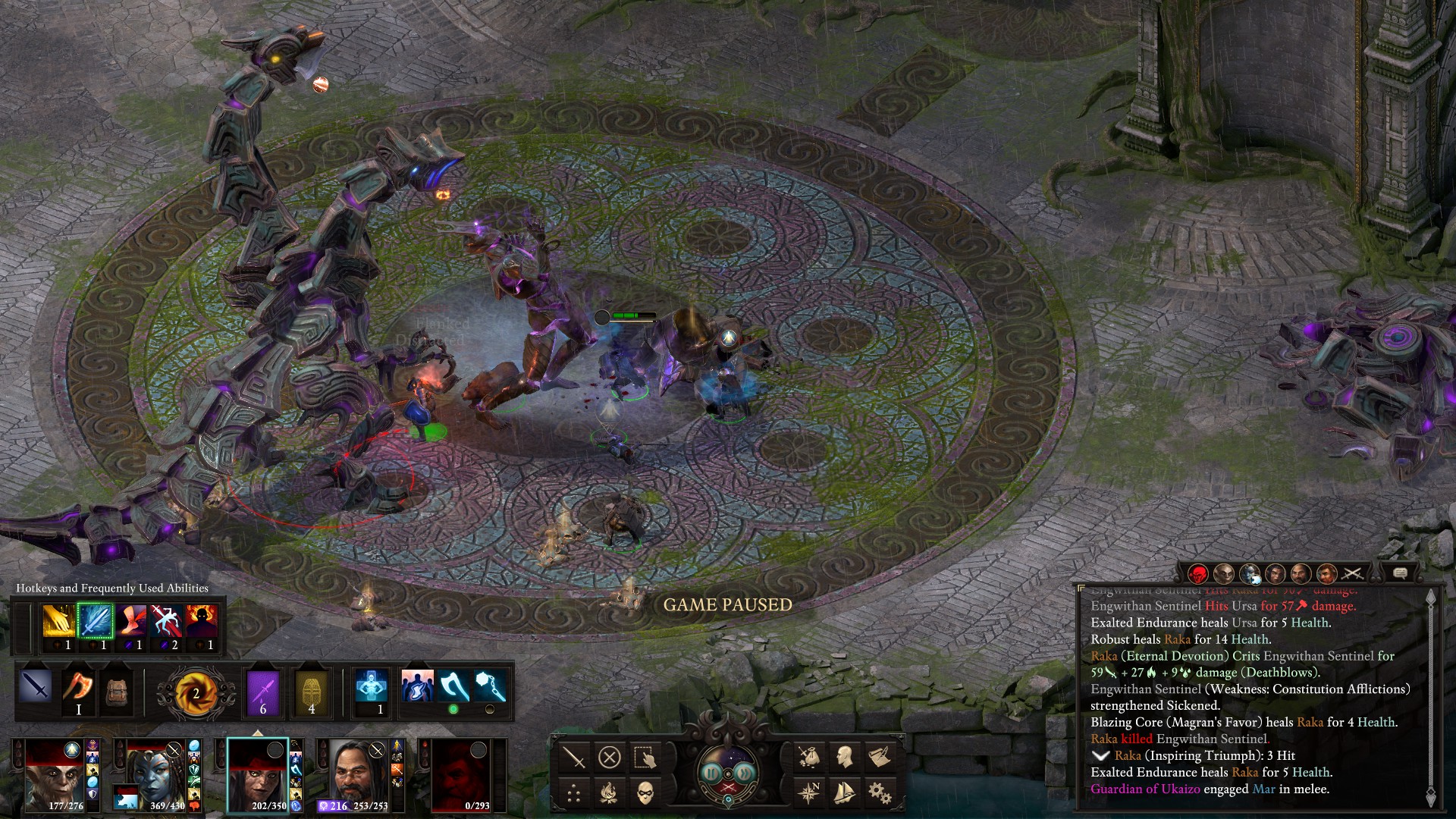The width and height of the screenshot is (1456, 819).
Task: Toggle the flail and chain modal ability
Action: [490, 687]
